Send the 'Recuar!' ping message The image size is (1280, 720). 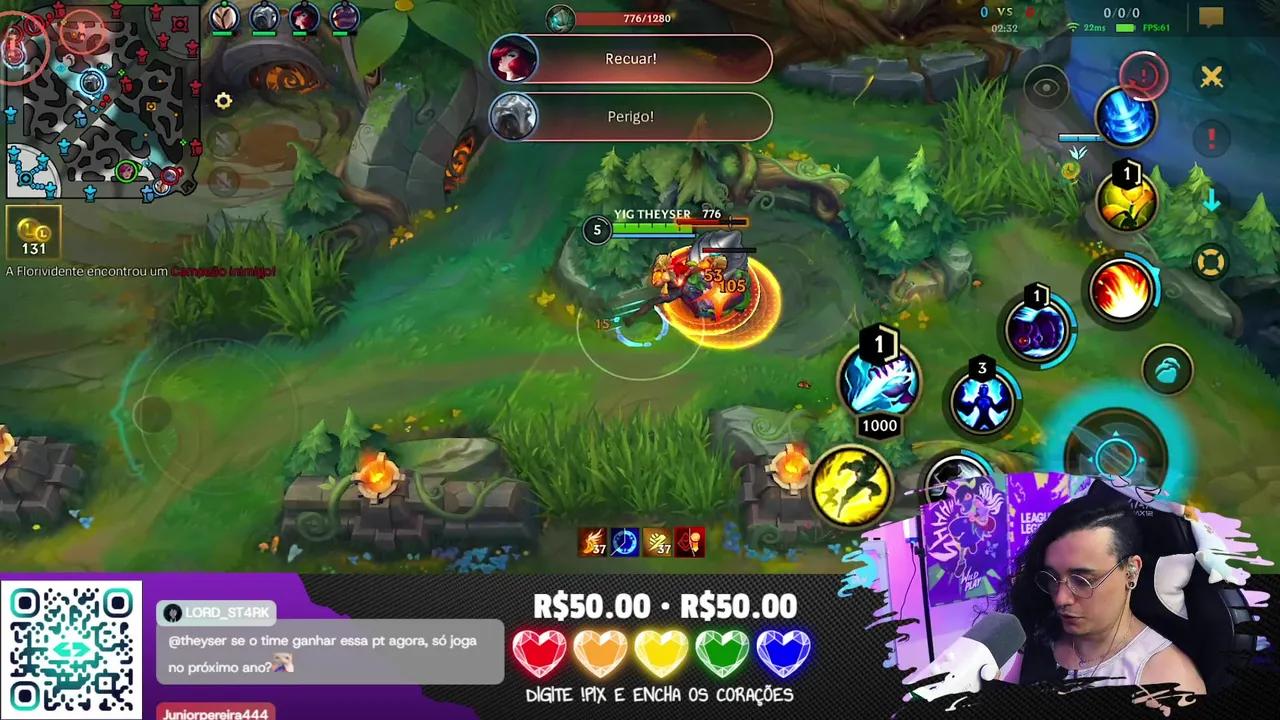[x=630, y=58]
